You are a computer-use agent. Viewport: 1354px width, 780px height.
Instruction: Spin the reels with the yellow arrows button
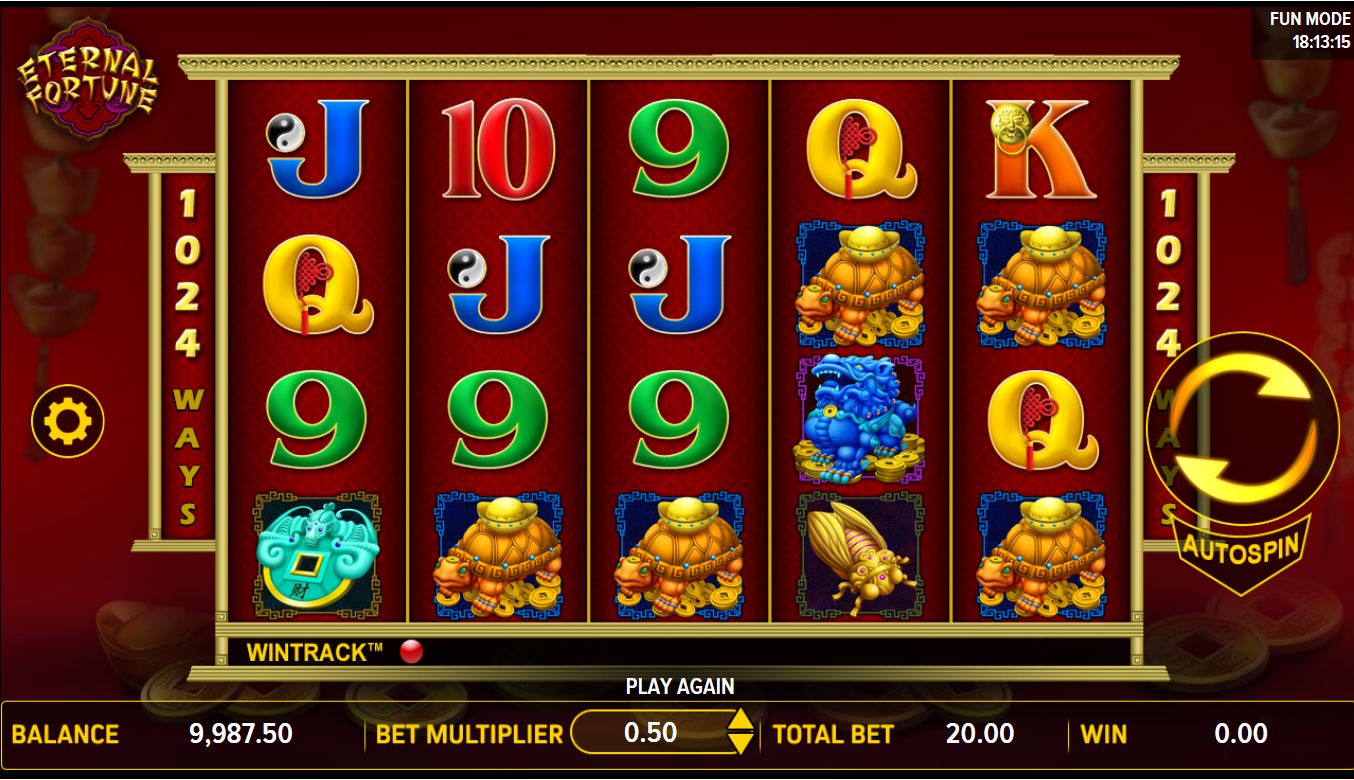[x=1243, y=430]
